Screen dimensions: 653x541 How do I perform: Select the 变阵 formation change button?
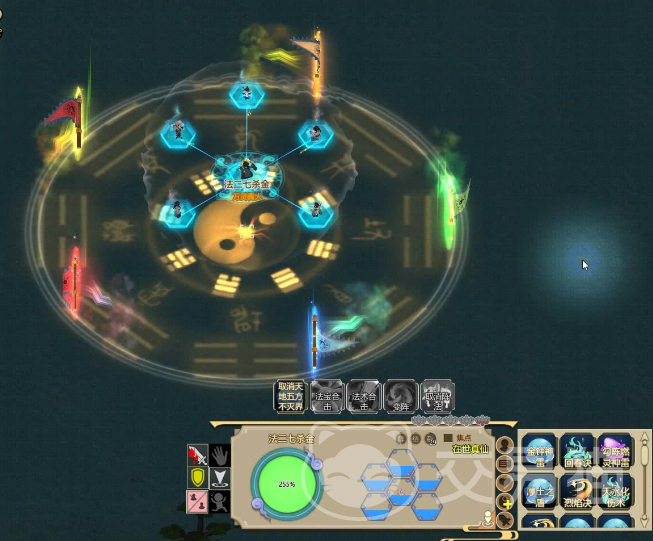401,396
